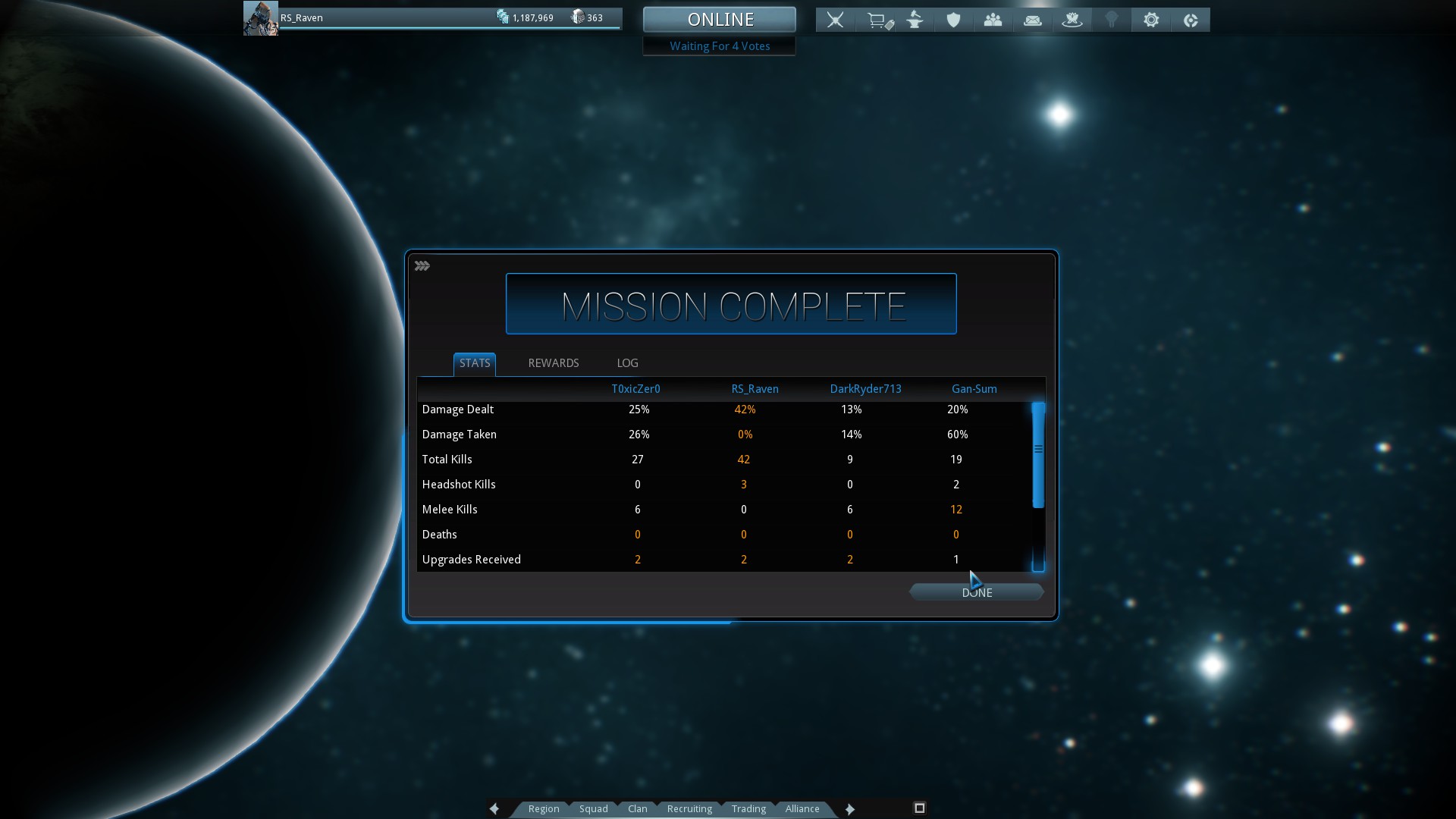Switch chat to the Squad tab
The width and height of the screenshot is (1456, 819).
(x=594, y=808)
